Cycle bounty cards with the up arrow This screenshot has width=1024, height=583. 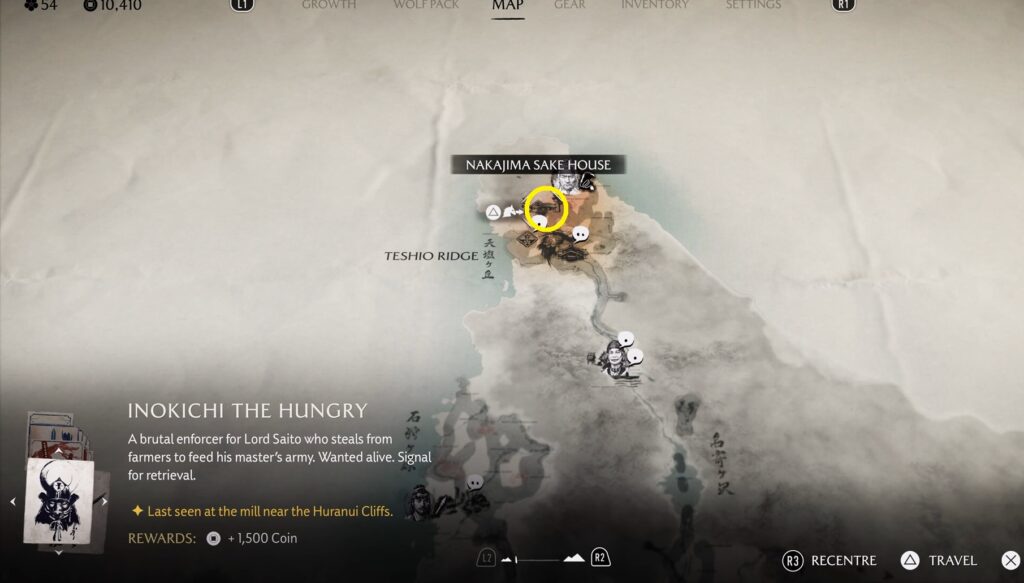(x=58, y=451)
